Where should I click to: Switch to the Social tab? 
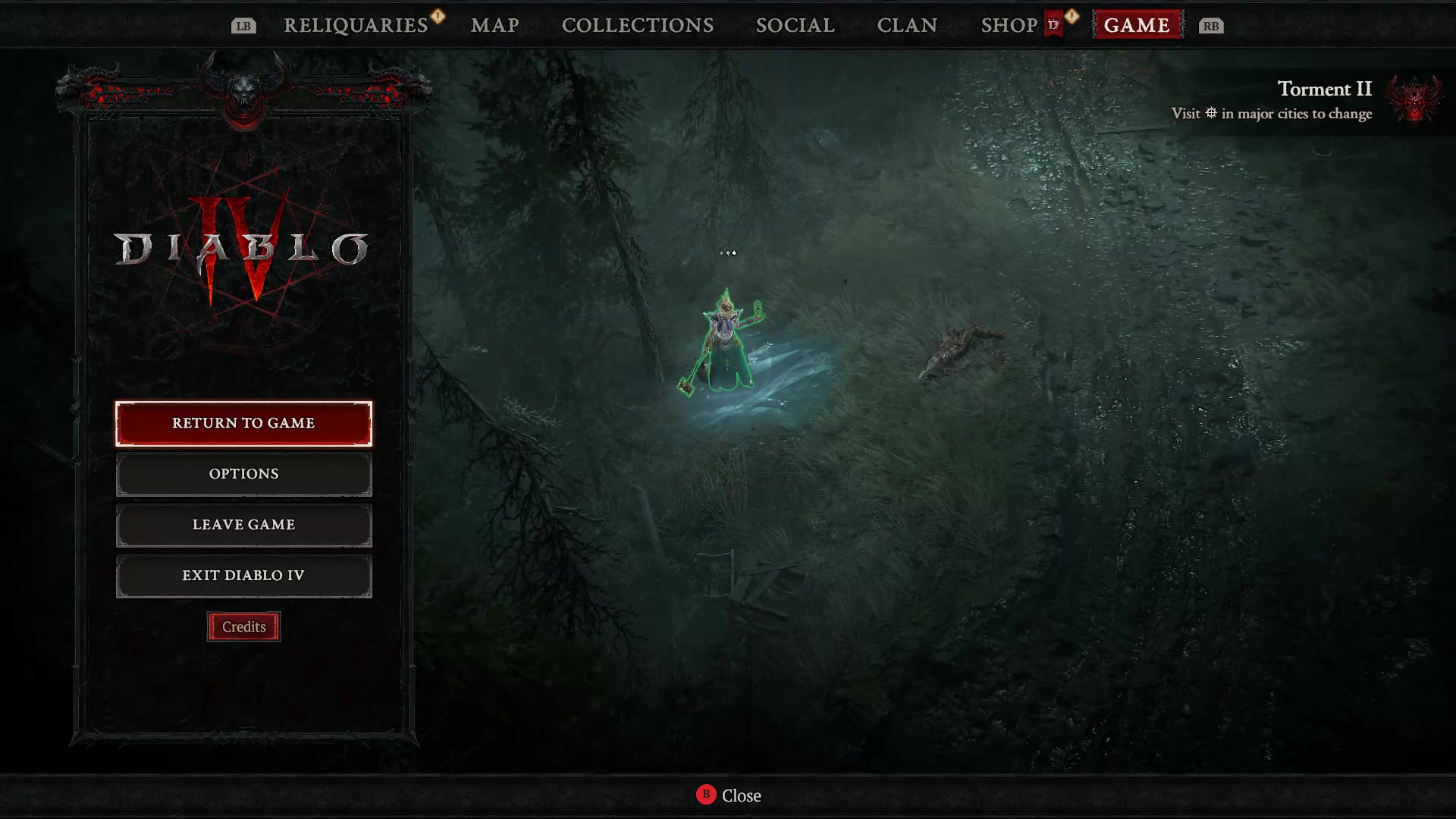[x=794, y=25]
